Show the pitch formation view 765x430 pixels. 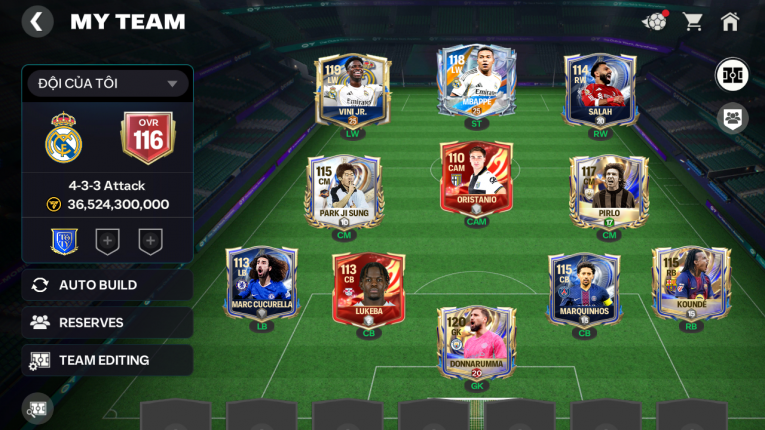pyautogui.click(x=732, y=75)
